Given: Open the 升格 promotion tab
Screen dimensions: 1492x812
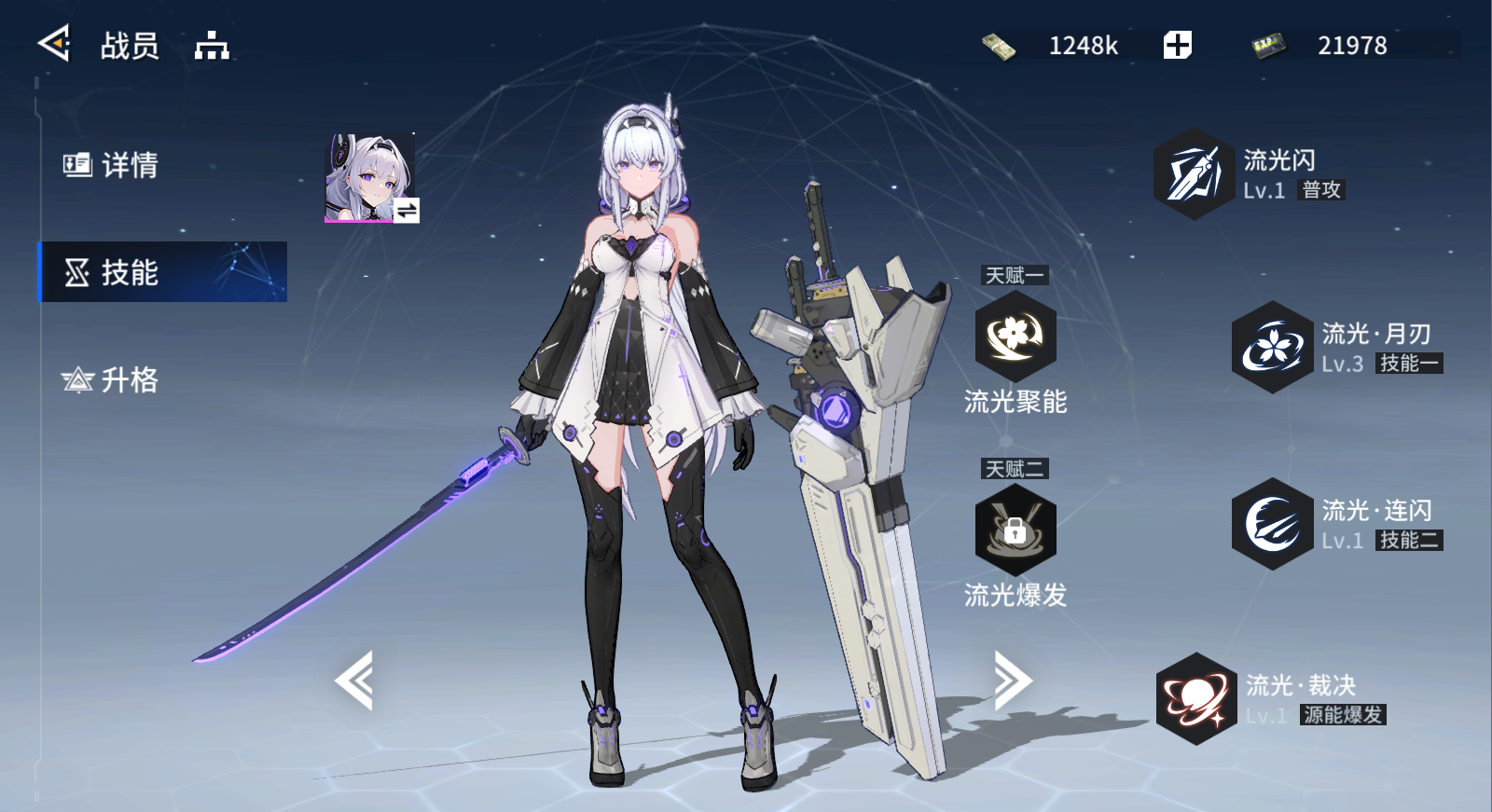Looking at the screenshot, I should point(112,379).
